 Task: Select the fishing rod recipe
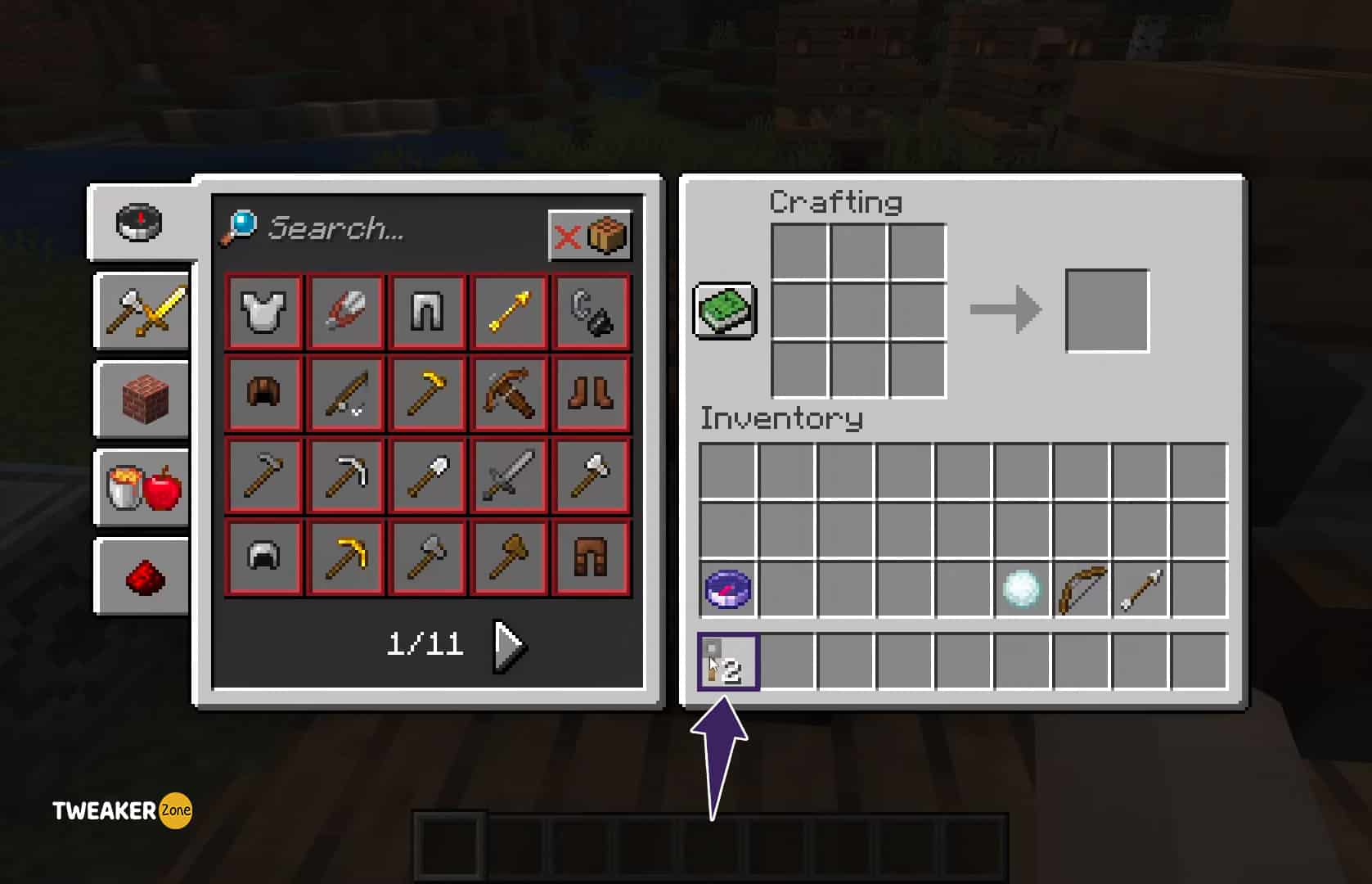coord(344,394)
